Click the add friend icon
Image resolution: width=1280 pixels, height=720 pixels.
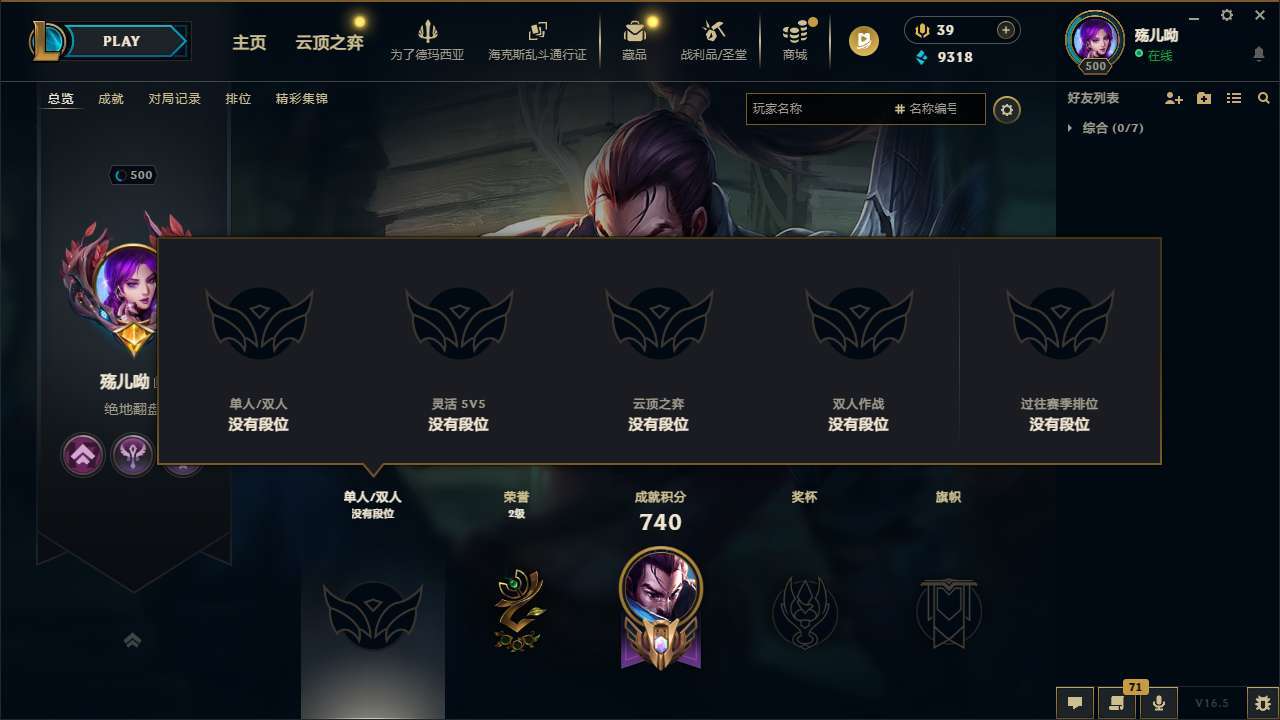click(x=1172, y=98)
